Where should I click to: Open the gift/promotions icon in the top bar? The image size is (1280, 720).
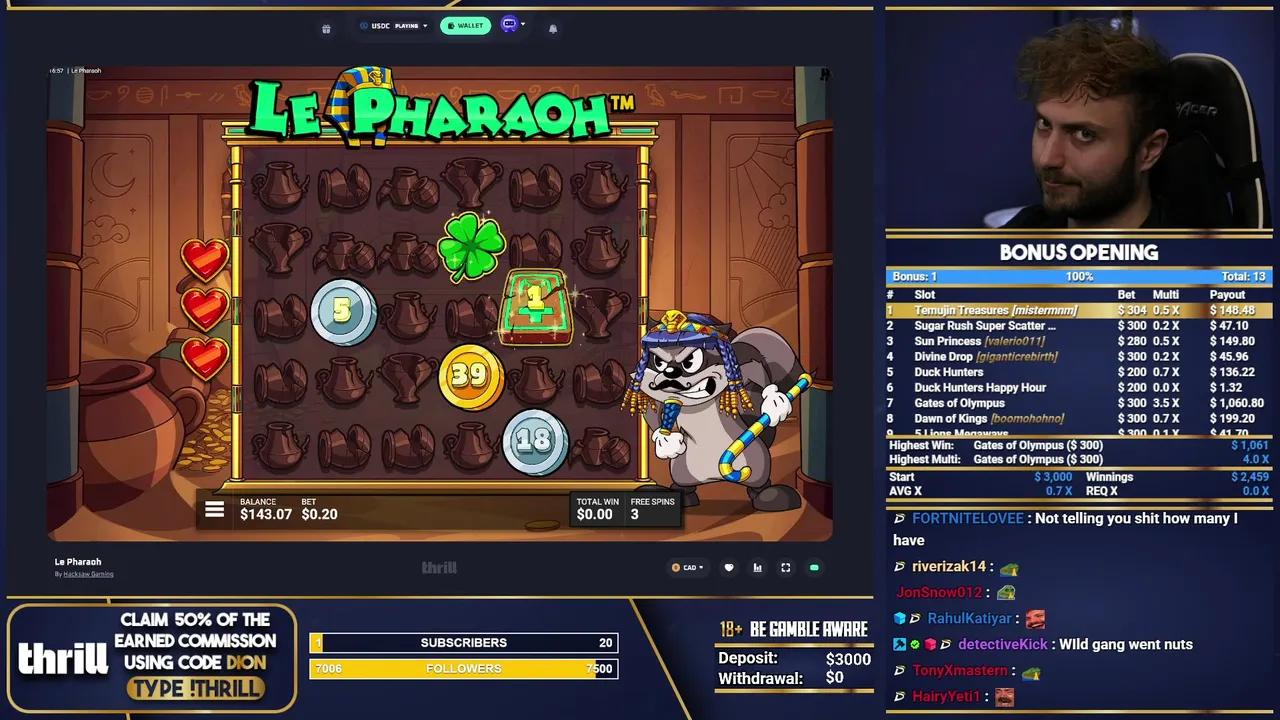[326, 27]
